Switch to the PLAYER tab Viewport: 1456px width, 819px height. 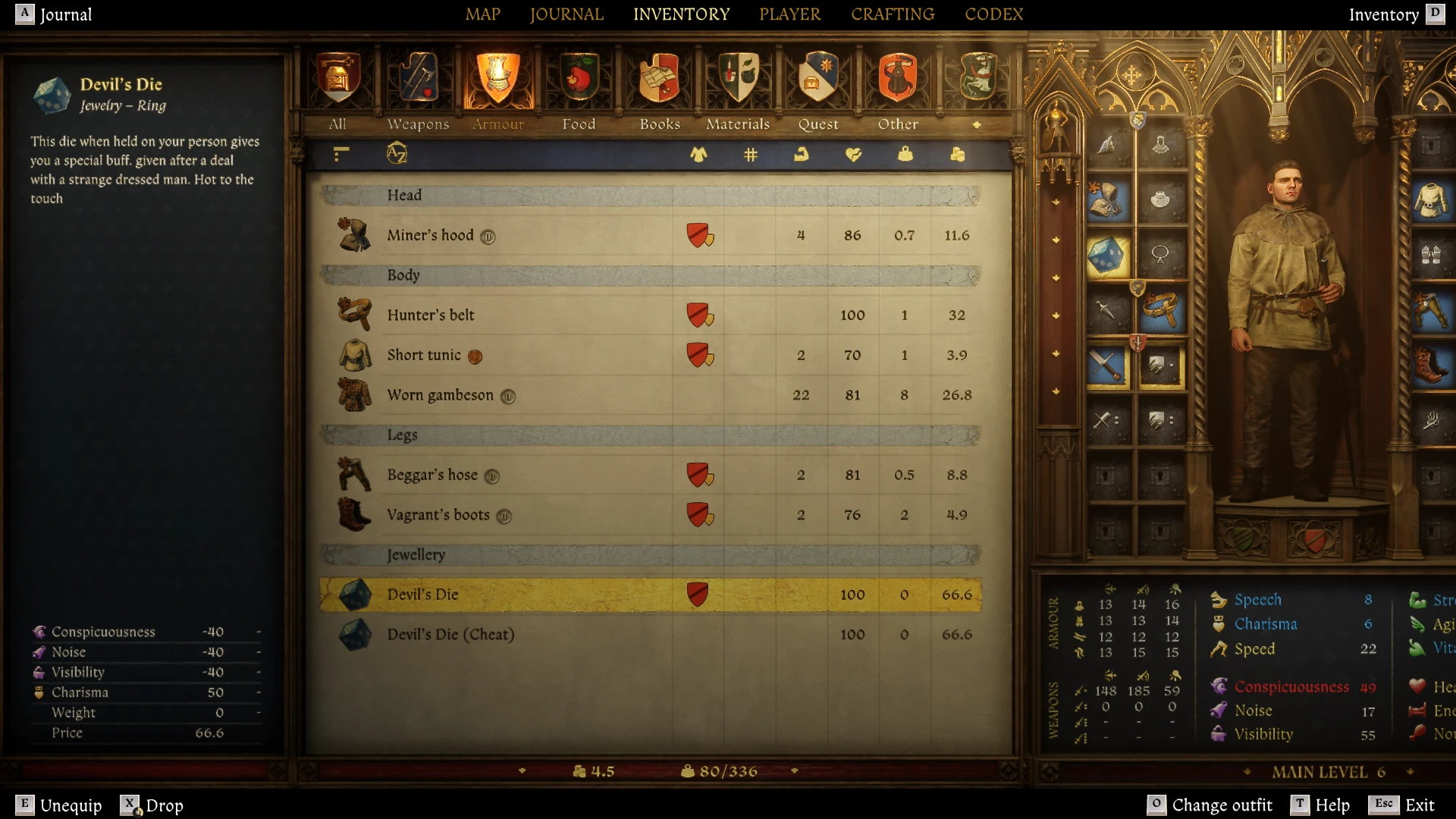(789, 14)
